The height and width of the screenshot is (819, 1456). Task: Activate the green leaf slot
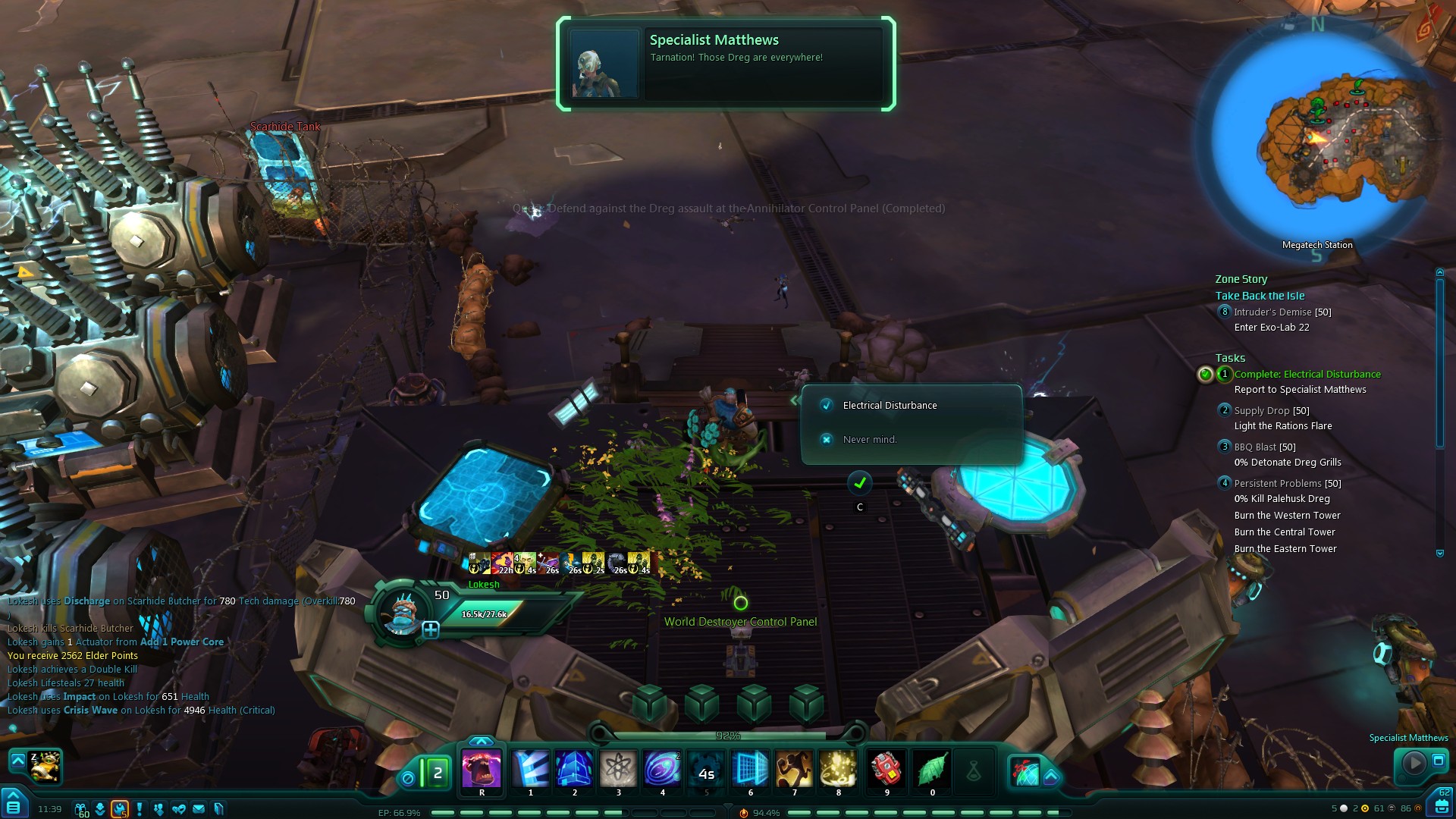click(932, 770)
